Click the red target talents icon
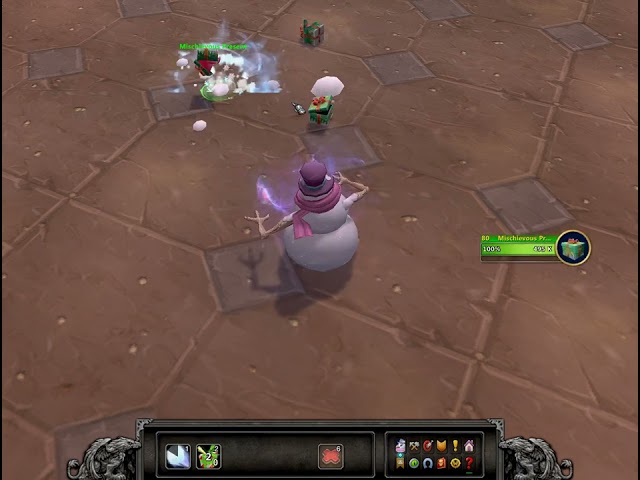 428,446
